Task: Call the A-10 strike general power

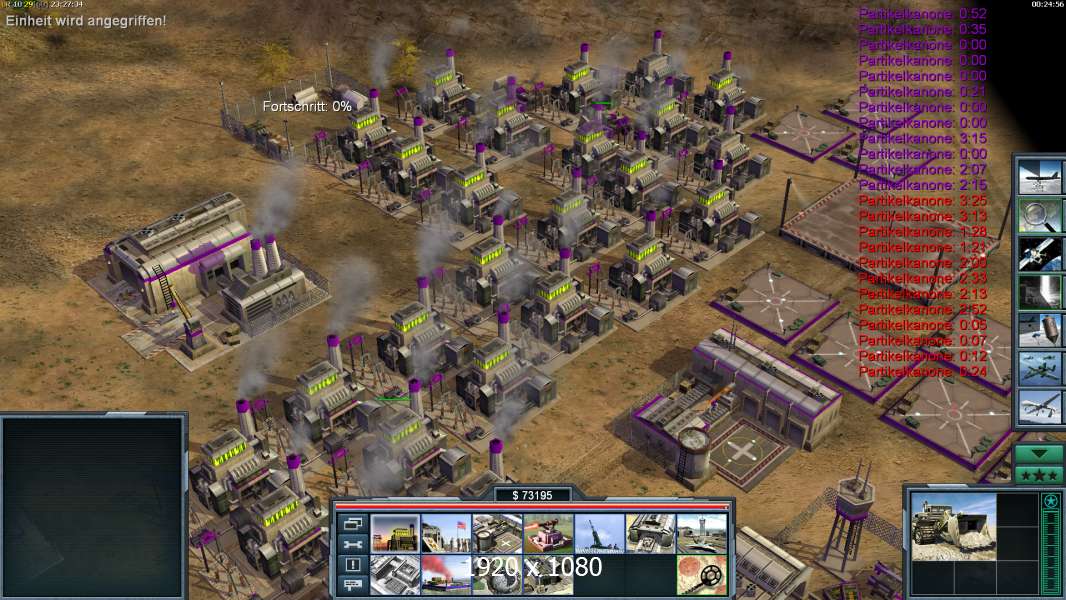Action: (x=1040, y=369)
